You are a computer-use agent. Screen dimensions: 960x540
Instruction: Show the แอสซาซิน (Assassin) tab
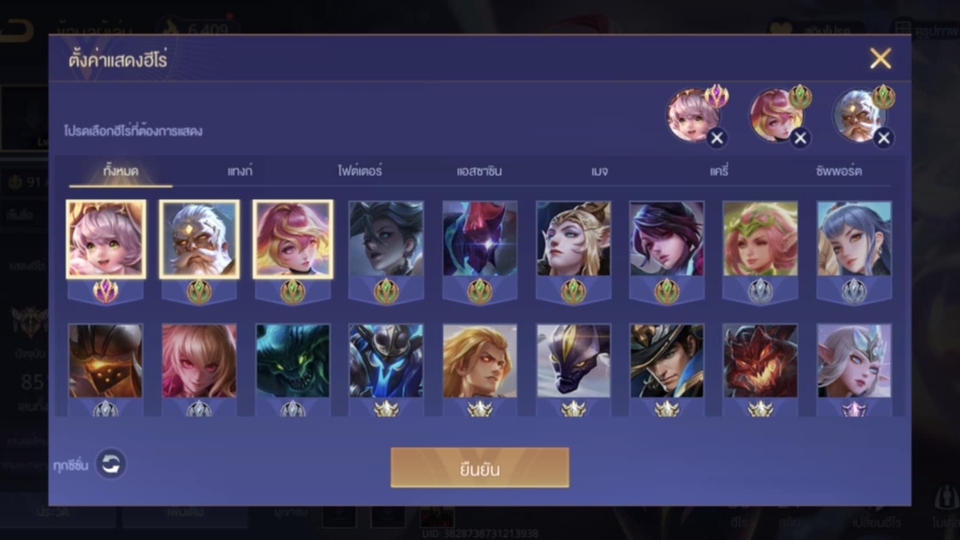click(479, 171)
